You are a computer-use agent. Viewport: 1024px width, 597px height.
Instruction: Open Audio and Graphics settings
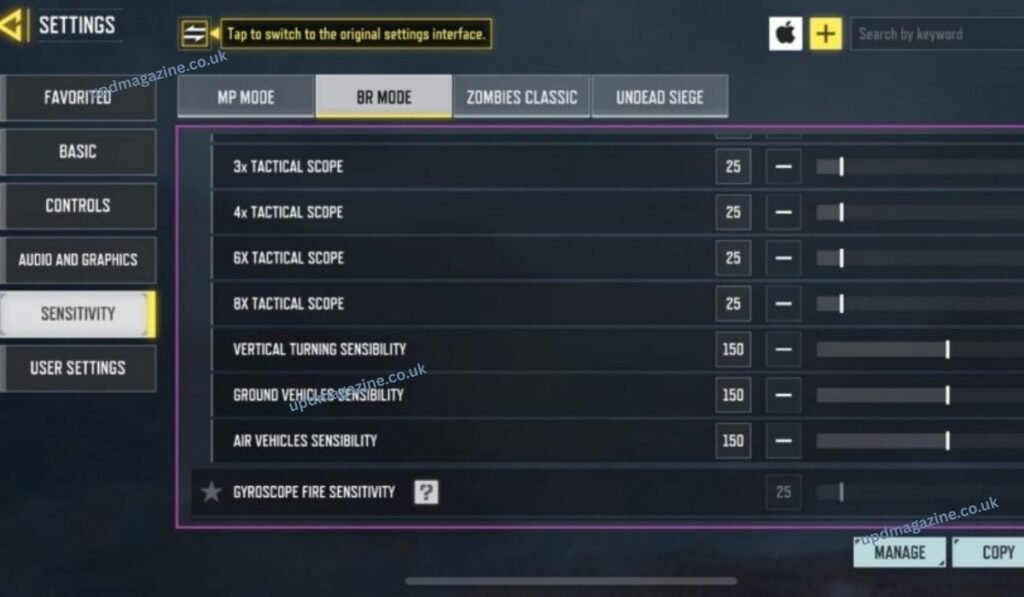click(78, 260)
